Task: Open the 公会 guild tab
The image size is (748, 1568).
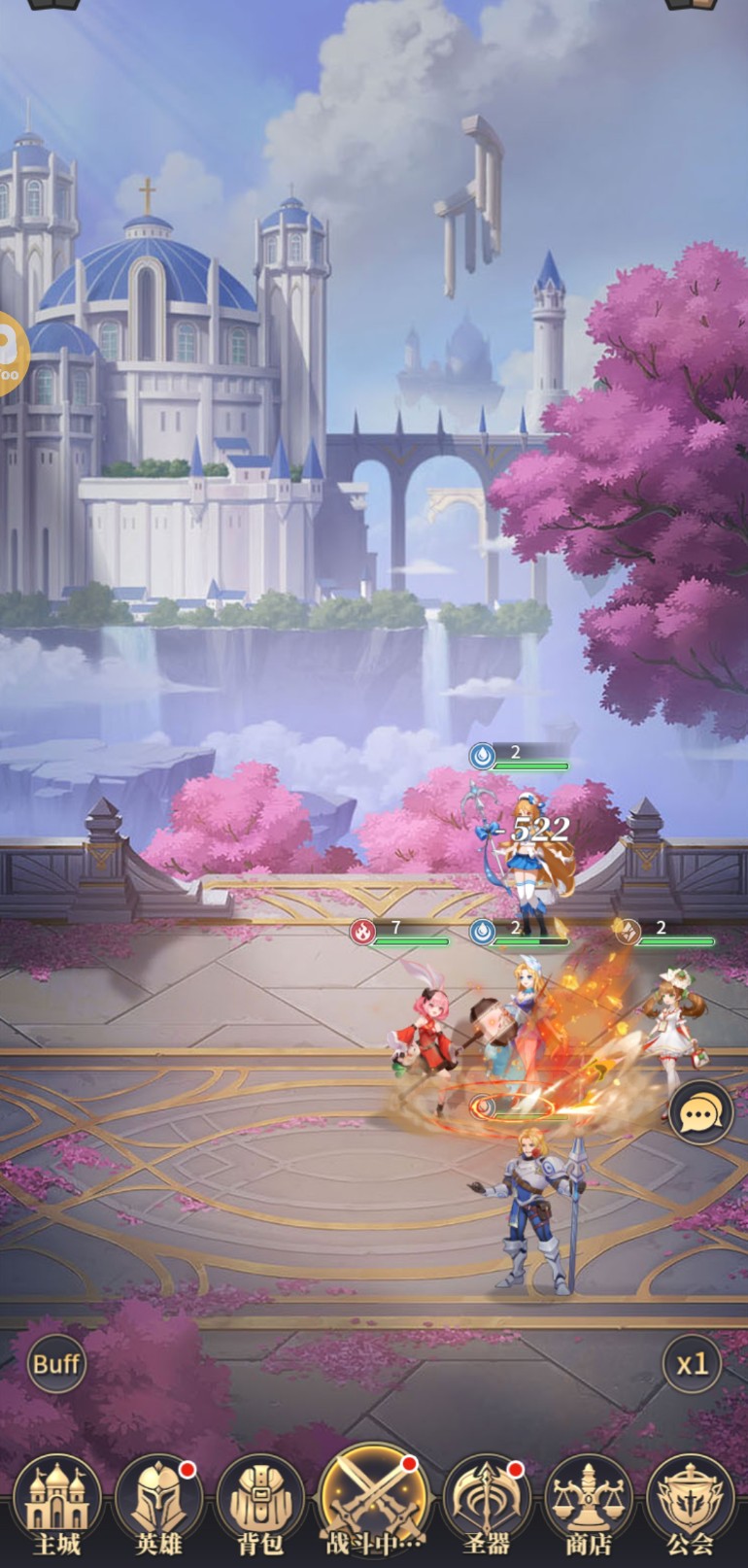Action: click(x=691, y=1506)
